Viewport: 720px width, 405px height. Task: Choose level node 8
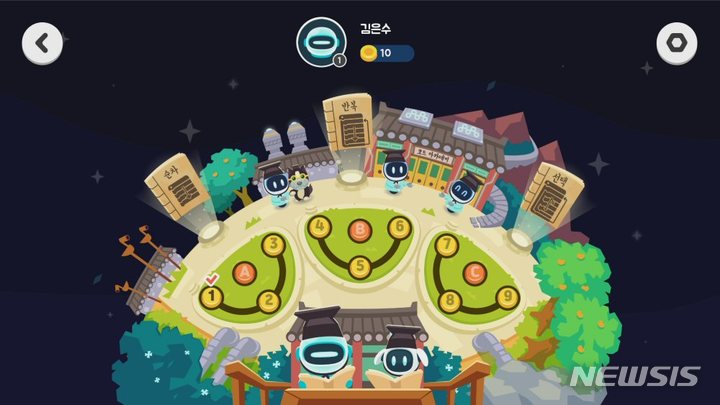[x=449, y=299]
